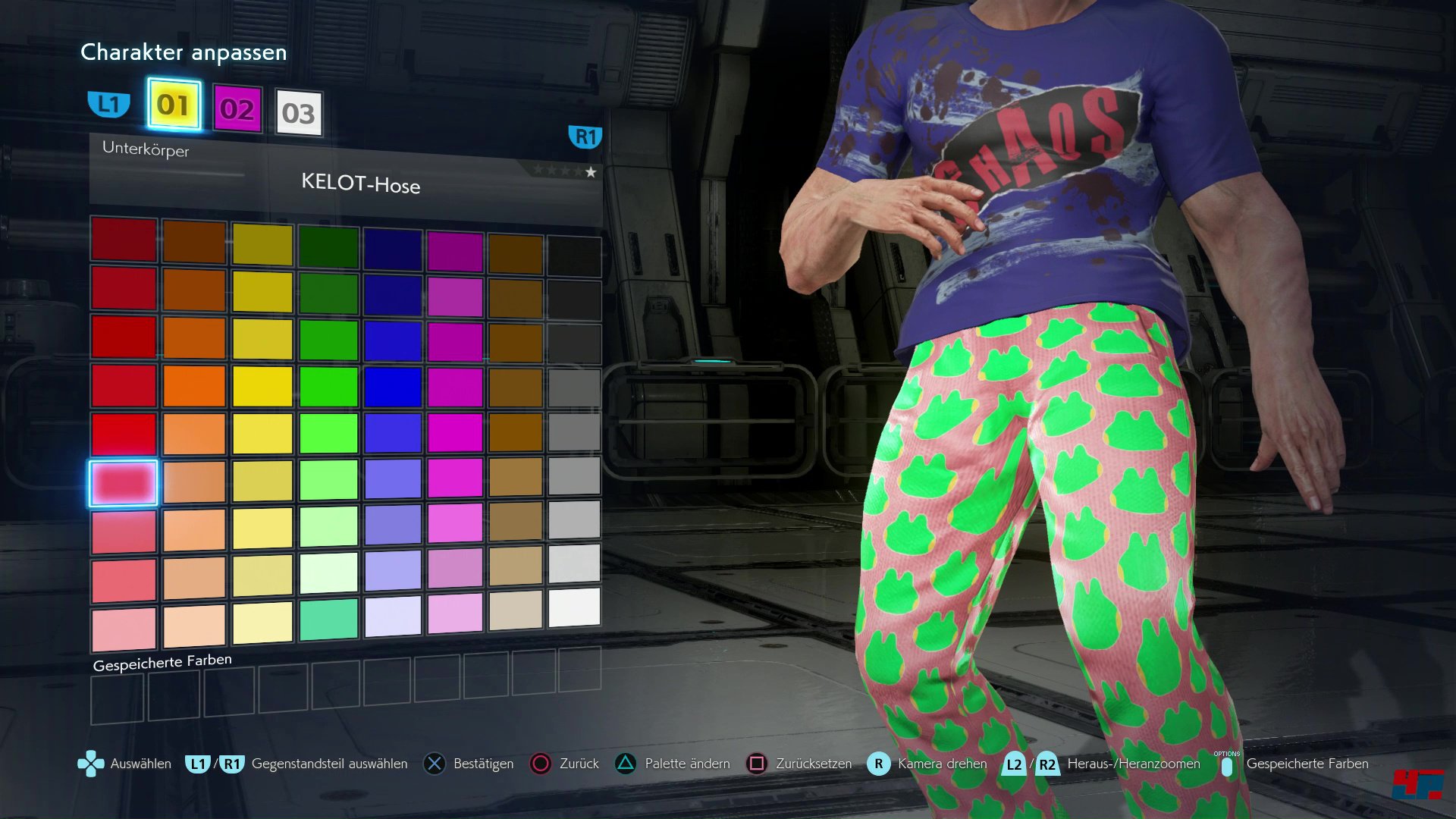The width and height of the screenshot is (1456, 819).
Task: Select the teal mint green swatch
Action: click(x=328, y=619)
